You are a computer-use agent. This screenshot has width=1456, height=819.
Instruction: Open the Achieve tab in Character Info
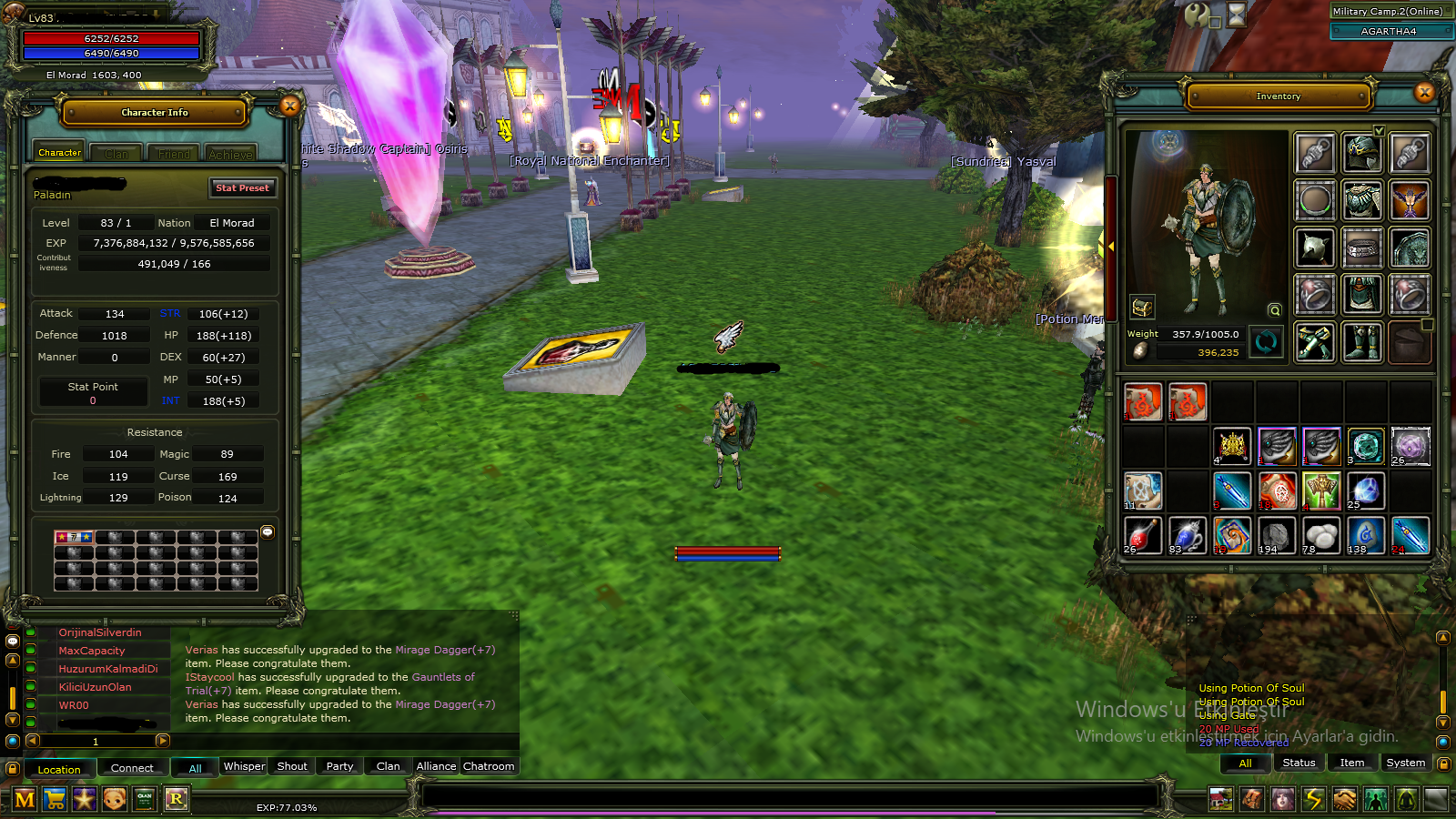pos(229,153)
